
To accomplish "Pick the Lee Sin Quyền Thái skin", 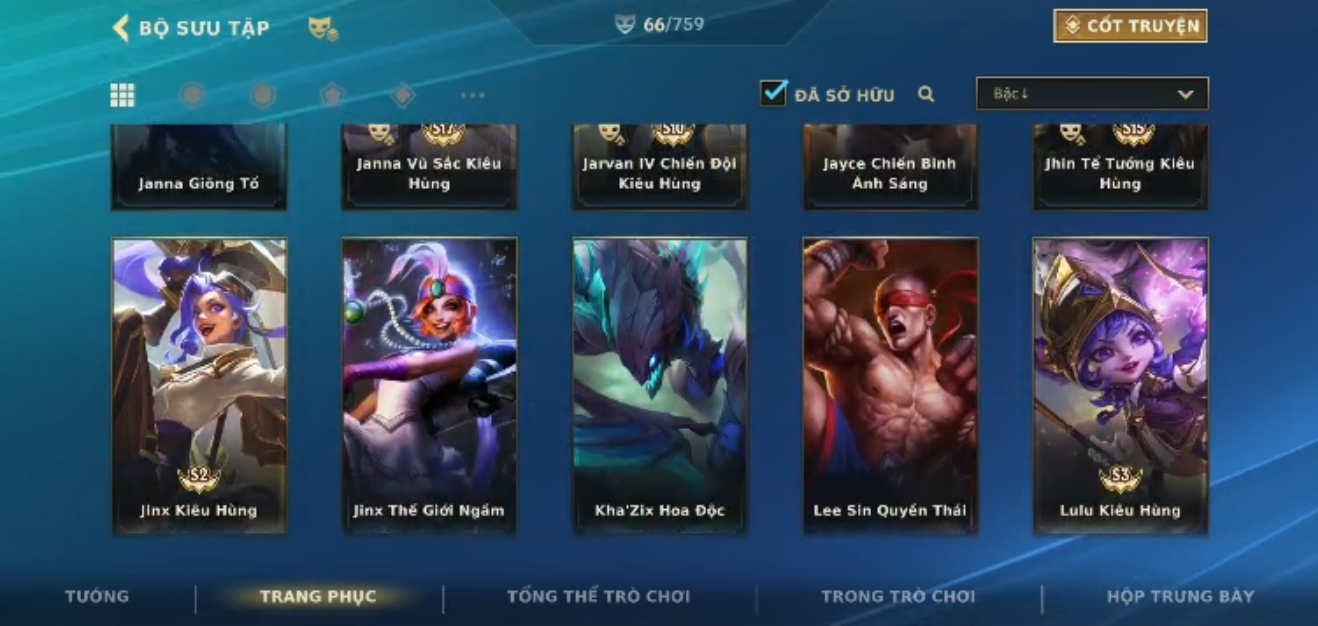I will (890, 385).
